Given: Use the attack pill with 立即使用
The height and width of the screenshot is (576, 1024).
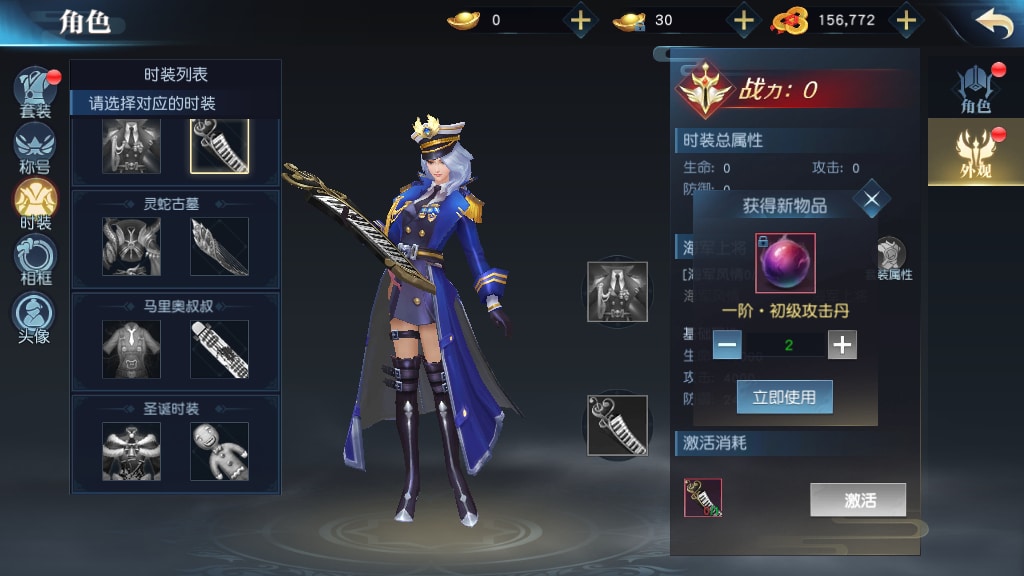Looking at the screenshot, I should 785,397.
